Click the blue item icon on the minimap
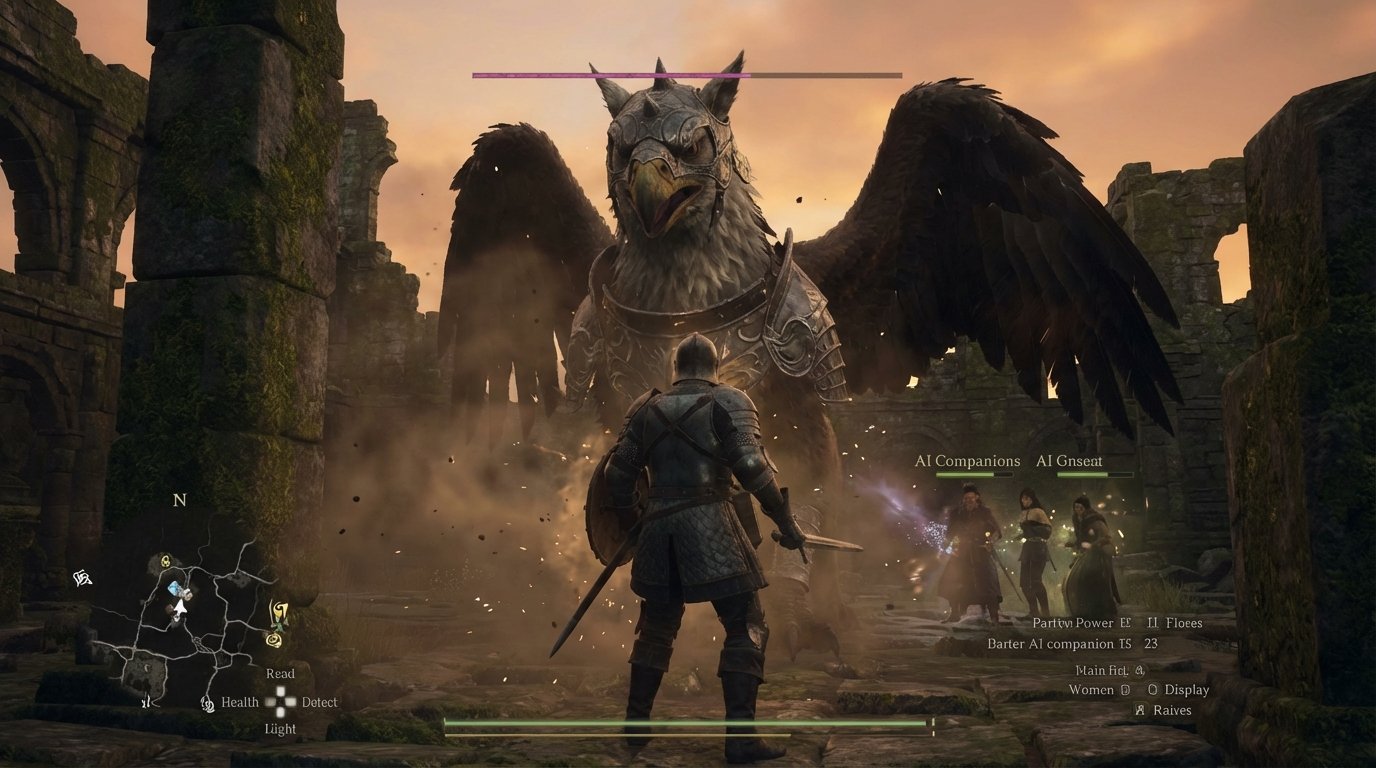Viewport: 1376px width, 768px height. (x=173, y=587)
